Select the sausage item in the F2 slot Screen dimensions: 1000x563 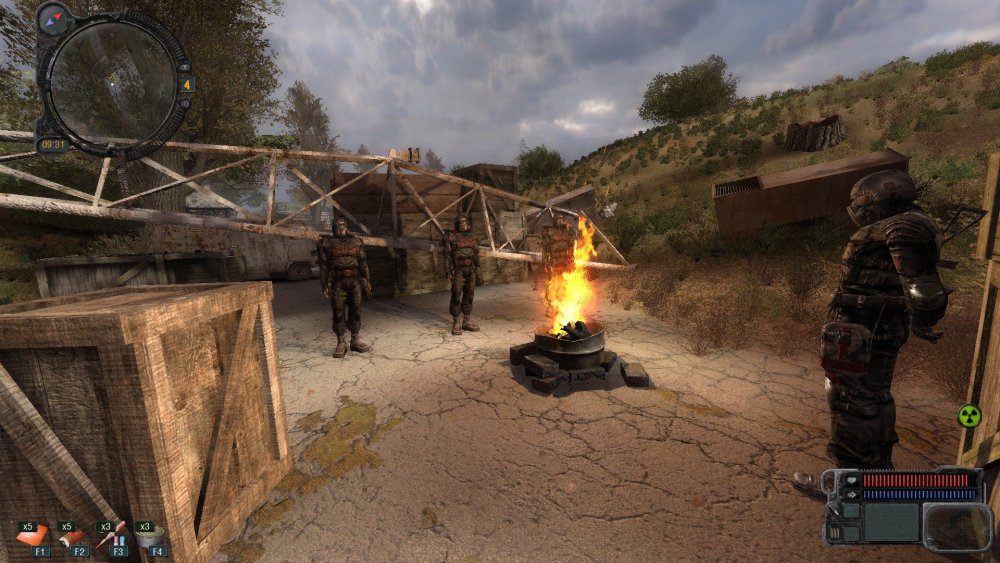point(71,536)
